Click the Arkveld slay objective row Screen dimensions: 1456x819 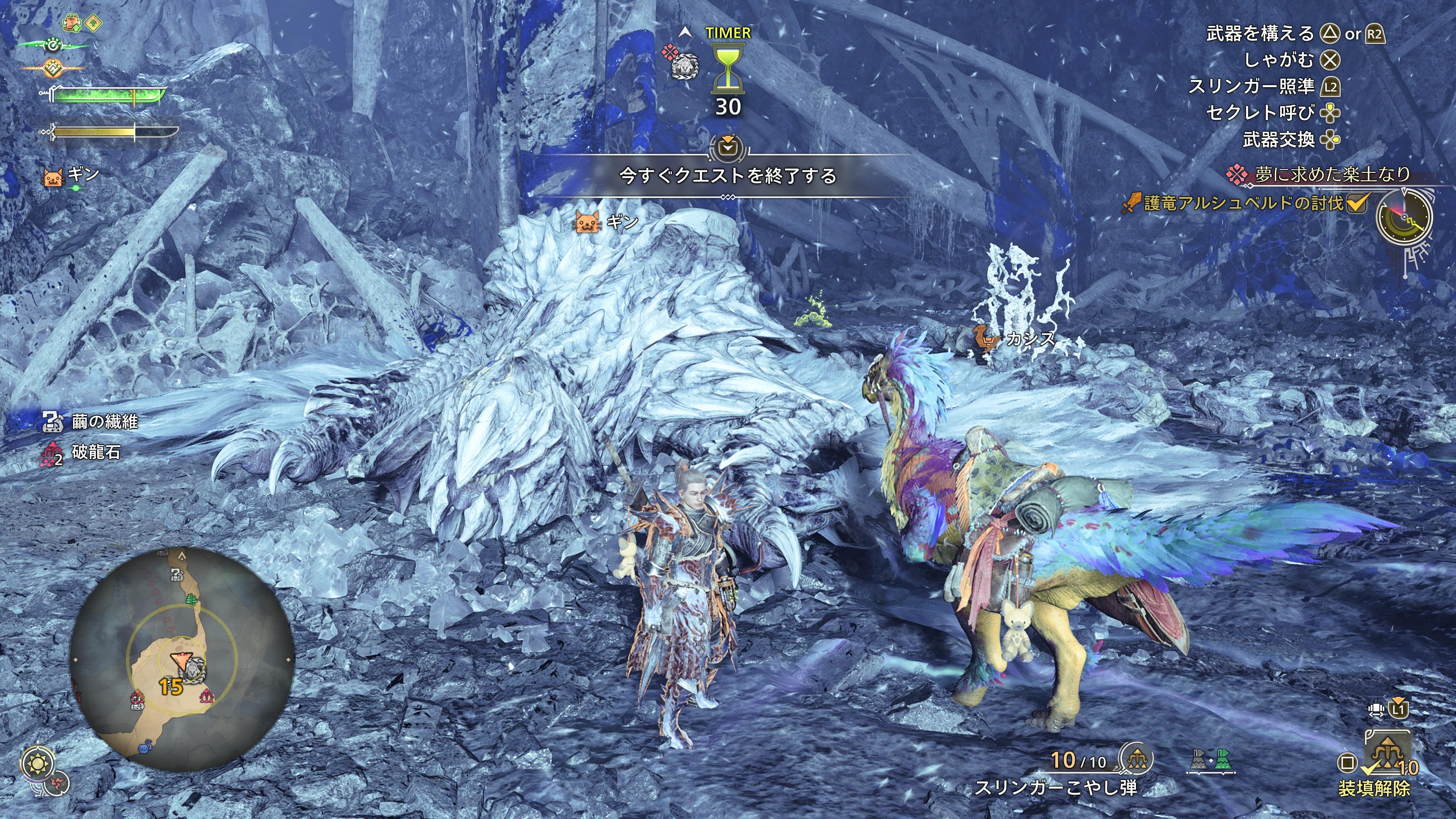[1244, 203]
